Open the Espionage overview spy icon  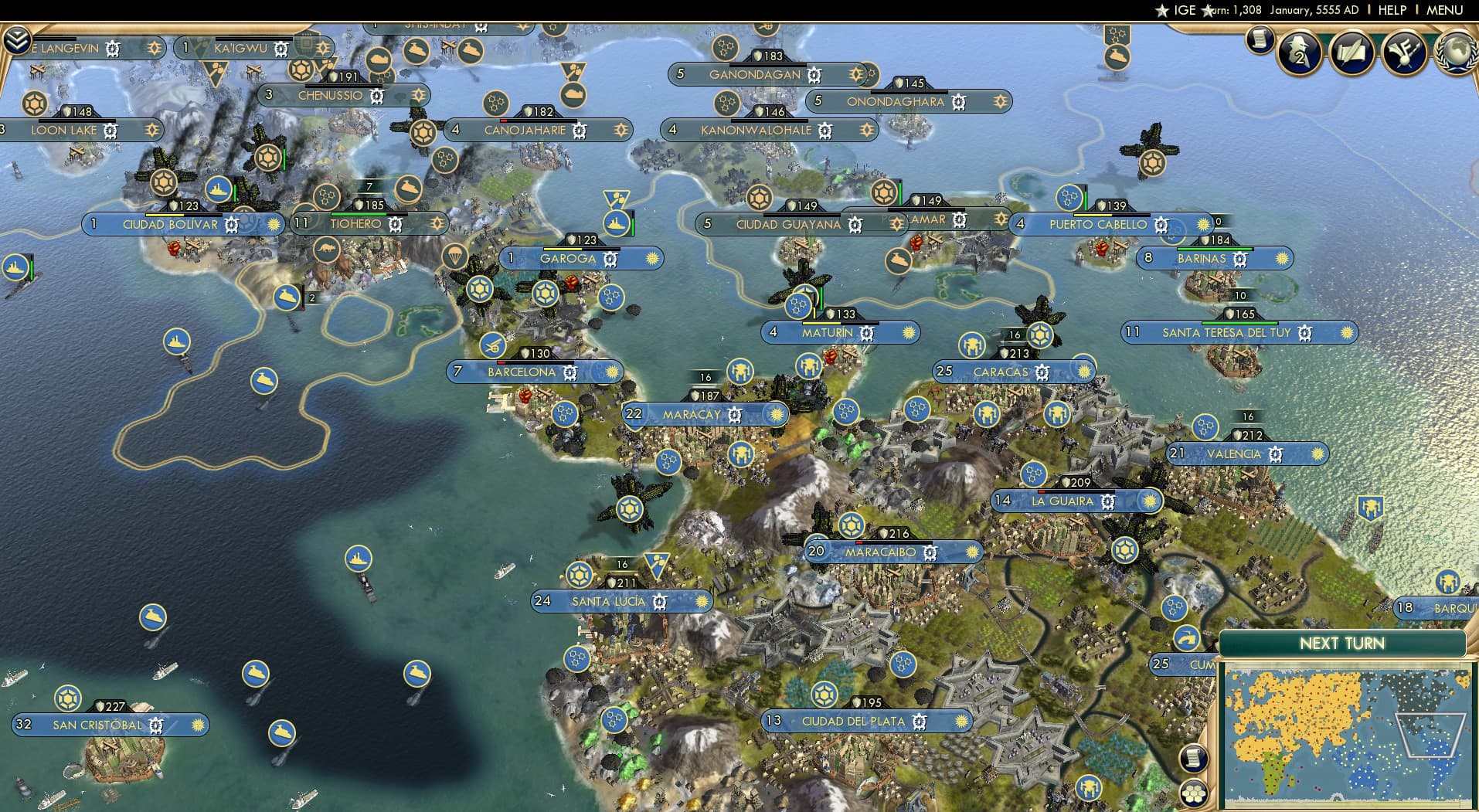point(1299,52)
